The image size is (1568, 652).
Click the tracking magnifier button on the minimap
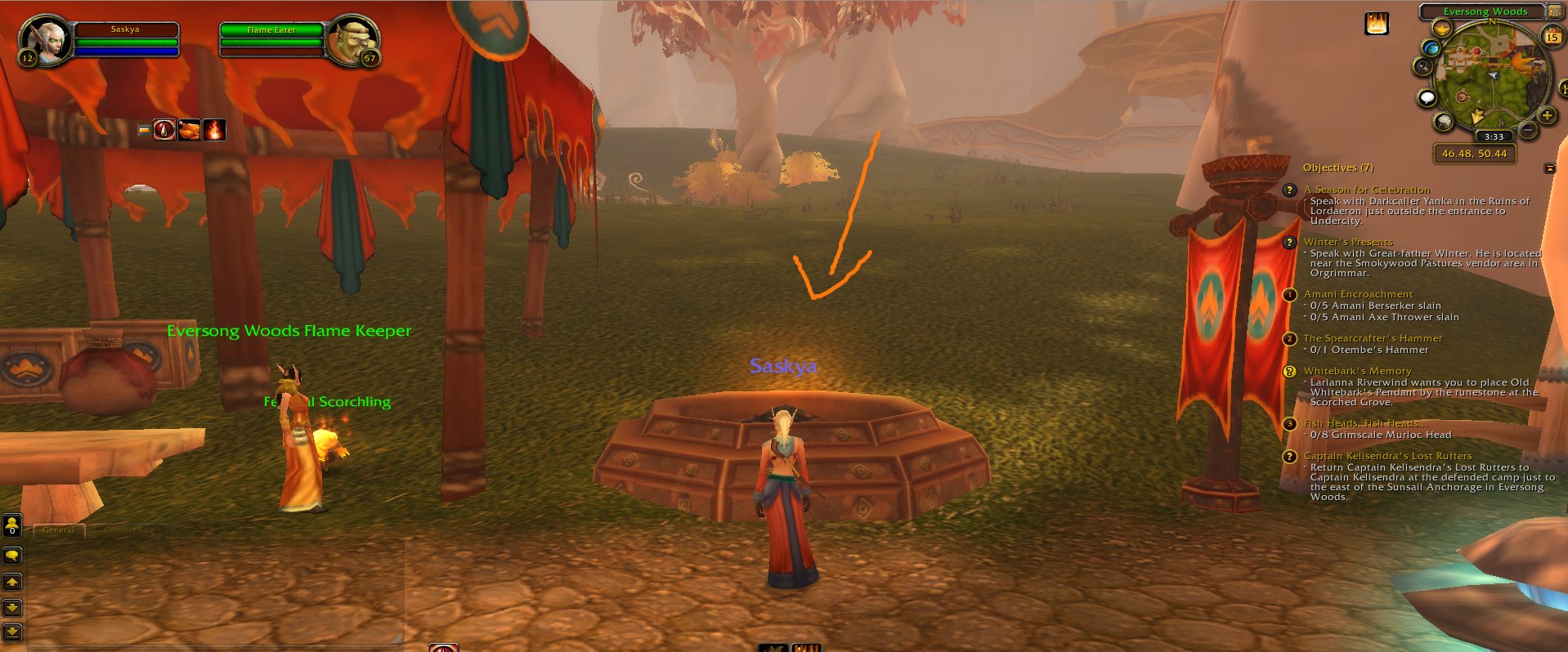point(1423,65)
